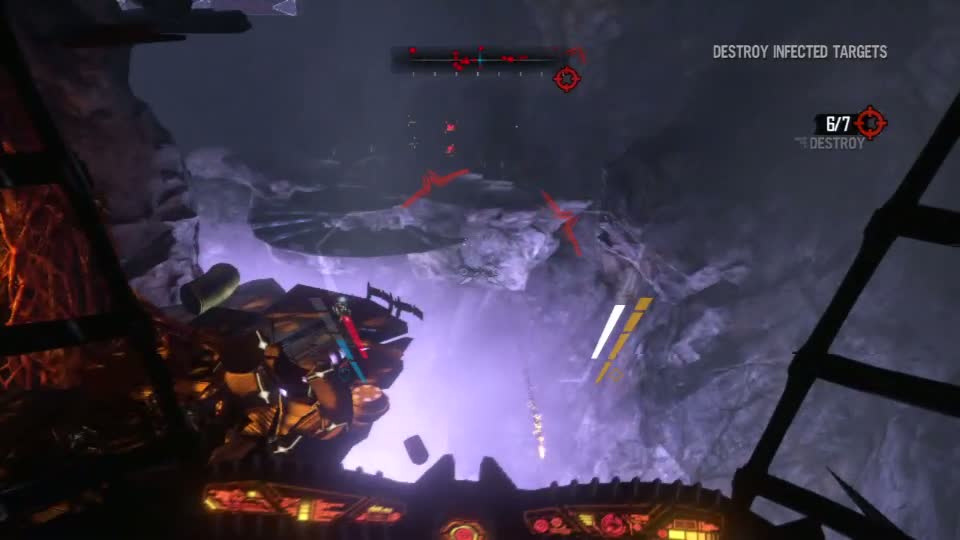Click the compass radar bar
The width and height of the screenshot is (960, 540).
[x=480, y=60]
